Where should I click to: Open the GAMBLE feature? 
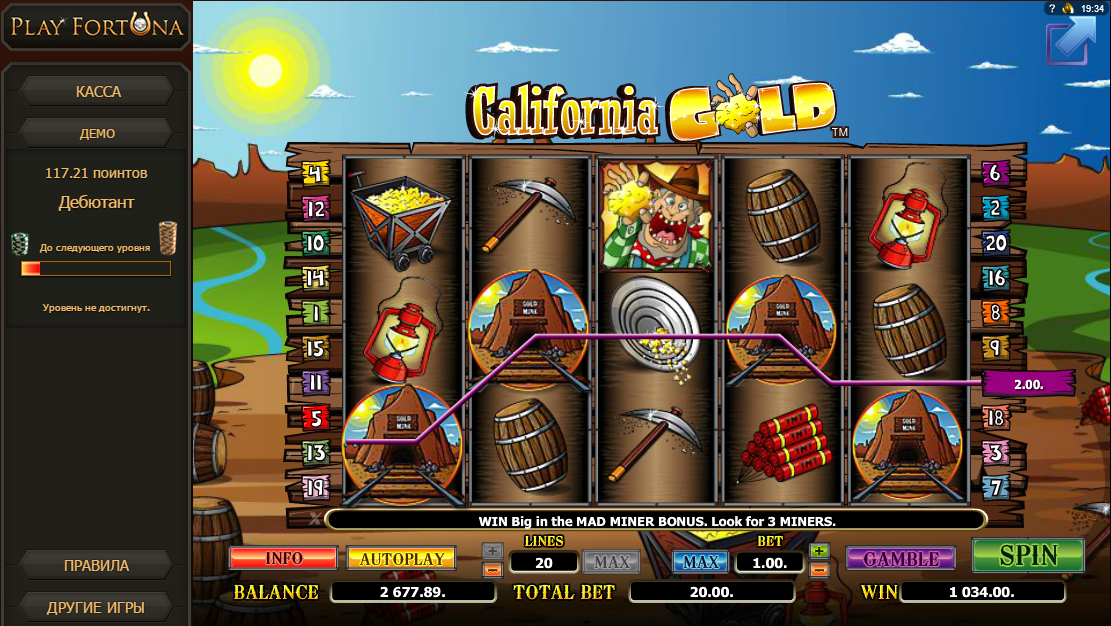tap(900, 558)
